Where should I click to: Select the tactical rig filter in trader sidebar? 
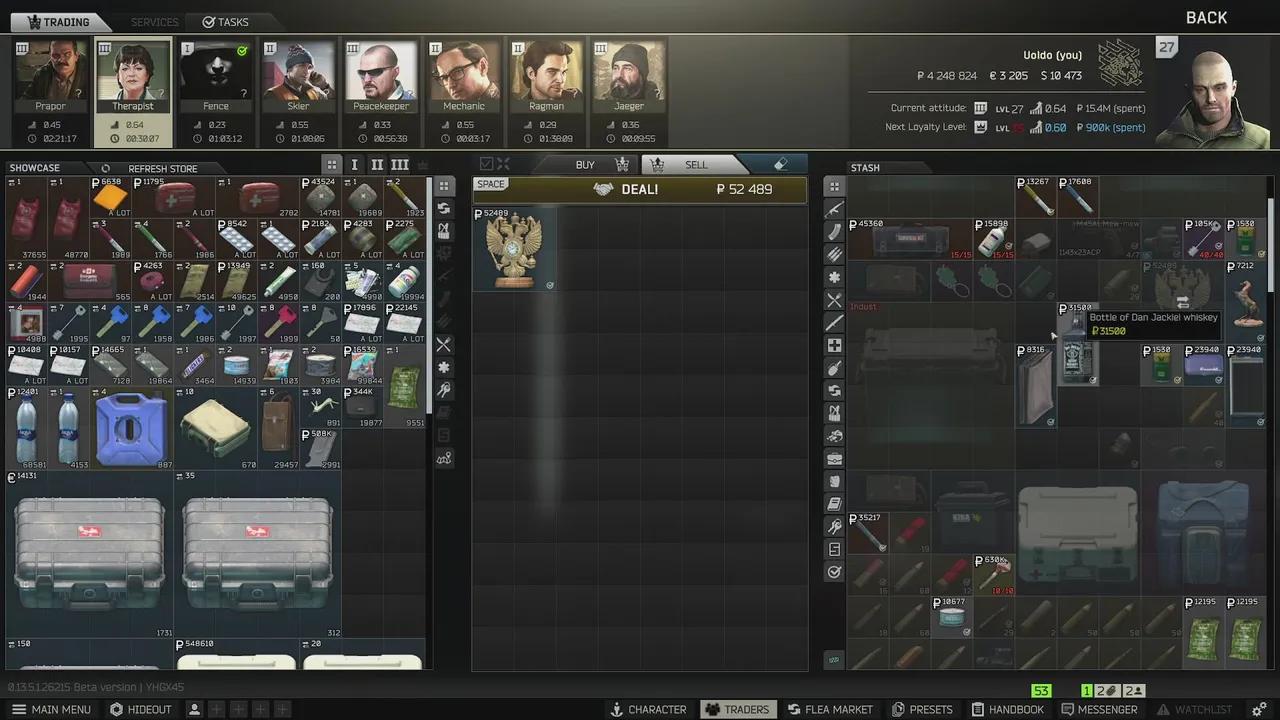pyautogui.click(x=444, y=233)
